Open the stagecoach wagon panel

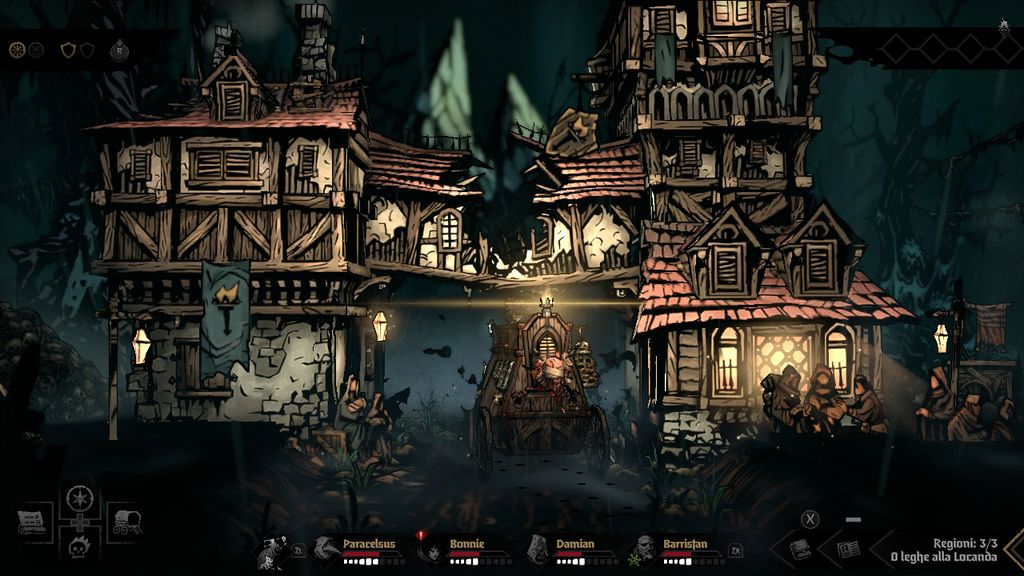point(126,522)
